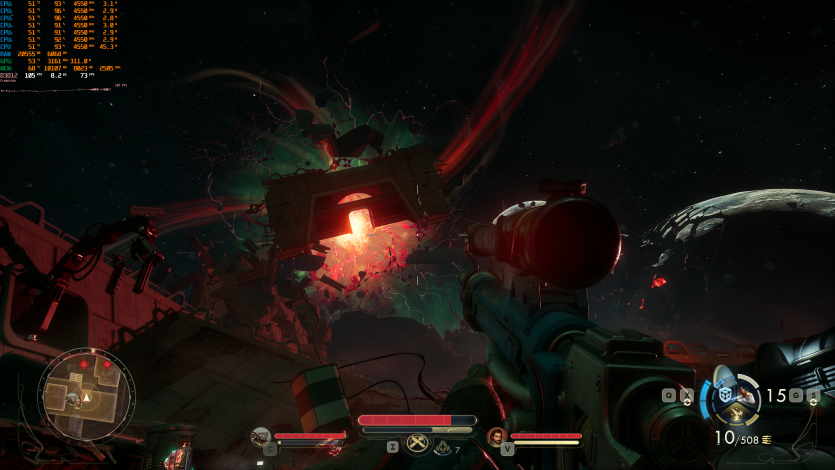Select the left companion portrait
The height and width of the screenshot is (470, 835).
tap(260, 436)
